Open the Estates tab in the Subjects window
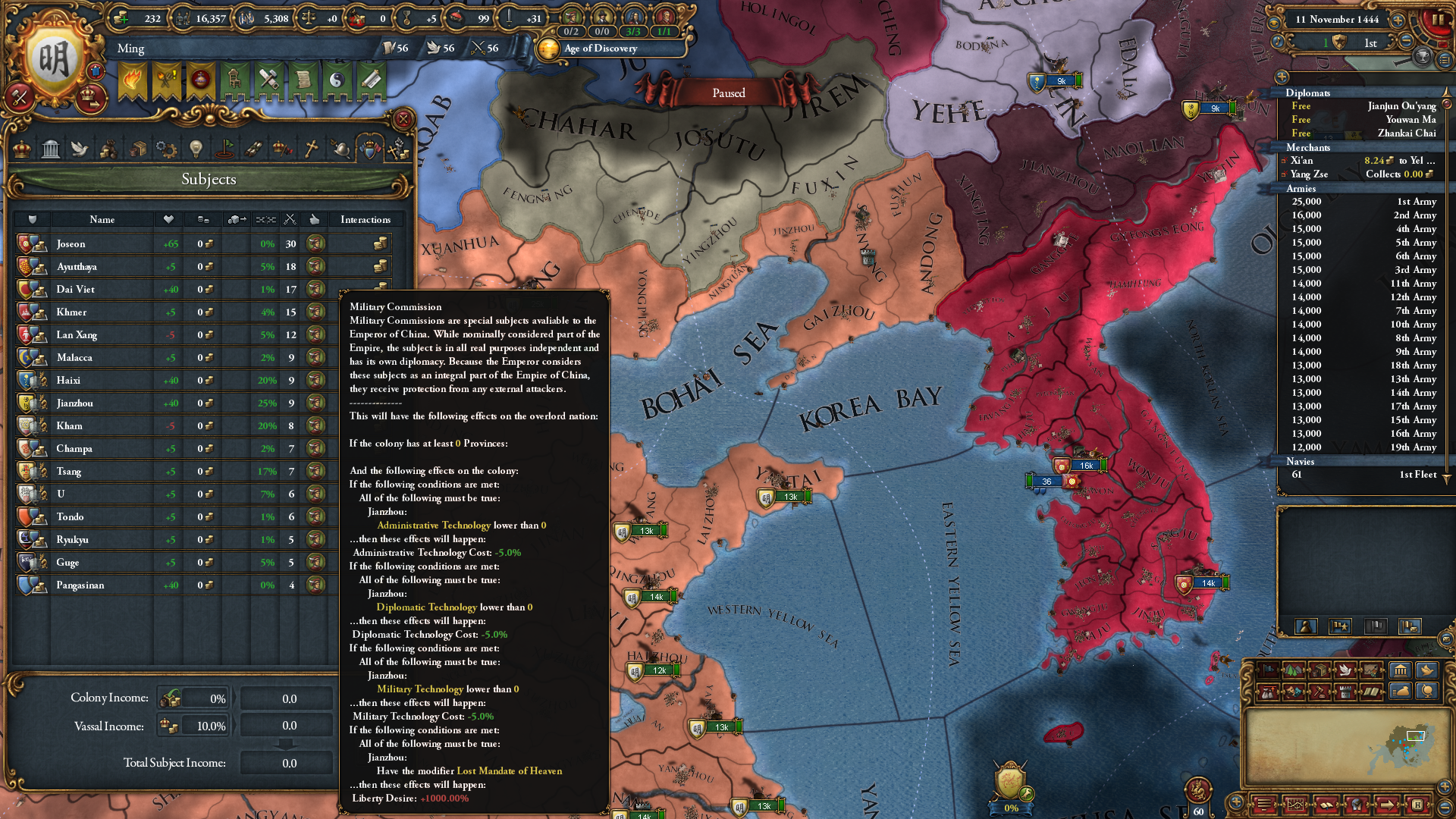1456x819 pixels. [x=108, y=149]
